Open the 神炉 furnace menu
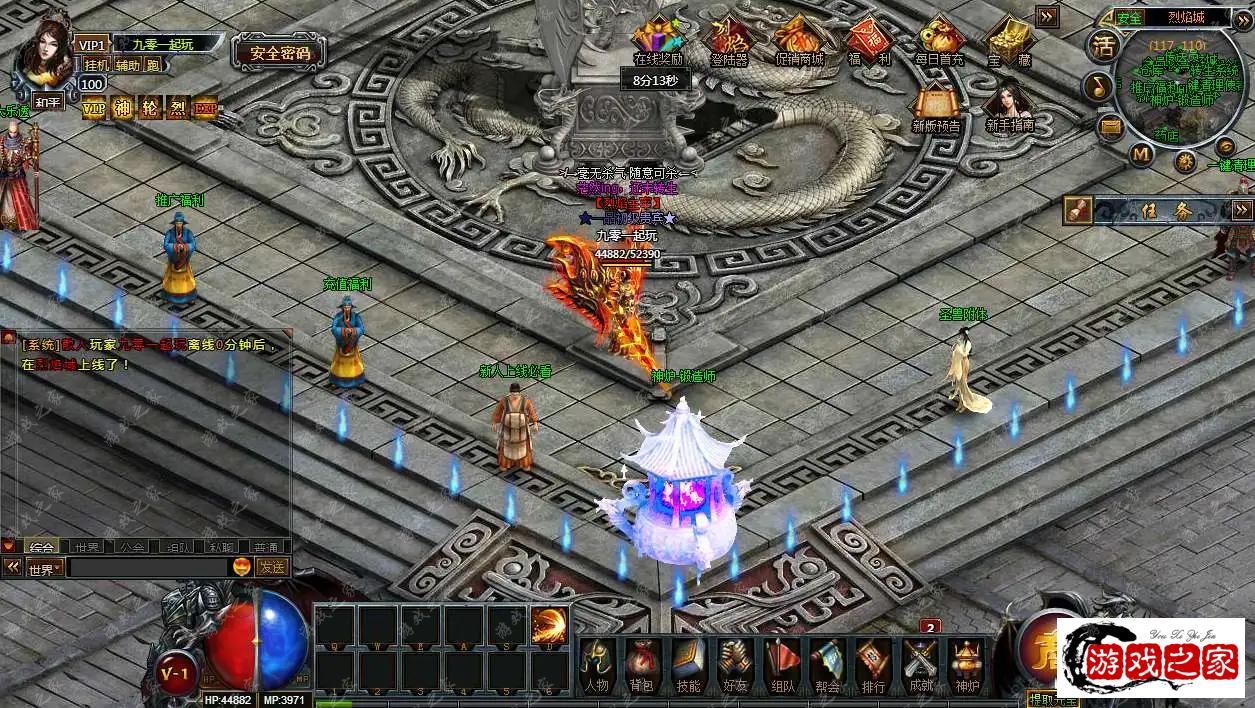The image size is (1255, 708). pyautogui.click(x=966, y=664)
